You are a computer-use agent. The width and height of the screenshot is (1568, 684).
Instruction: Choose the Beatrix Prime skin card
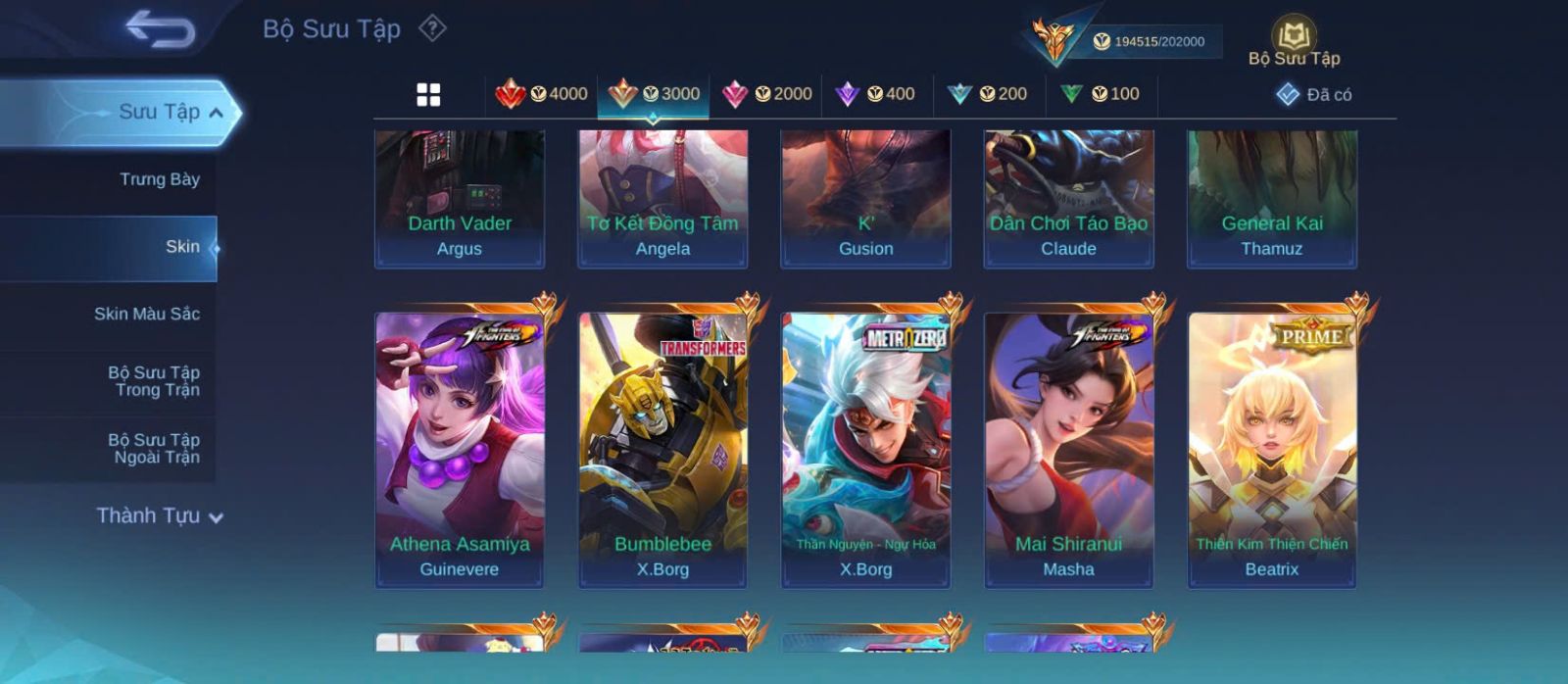[1272, 450]
